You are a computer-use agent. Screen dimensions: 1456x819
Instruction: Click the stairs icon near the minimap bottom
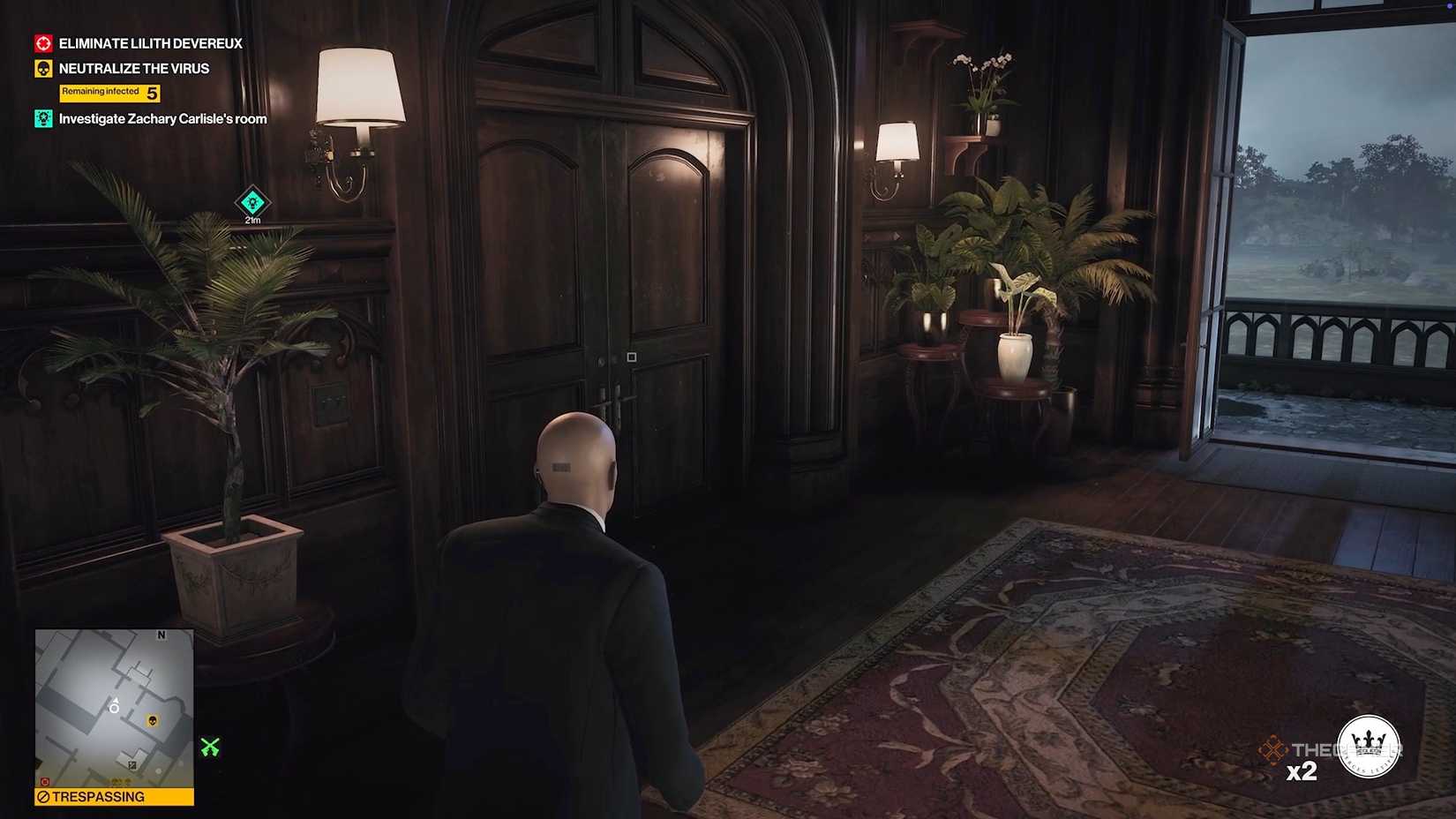(132, 764)
